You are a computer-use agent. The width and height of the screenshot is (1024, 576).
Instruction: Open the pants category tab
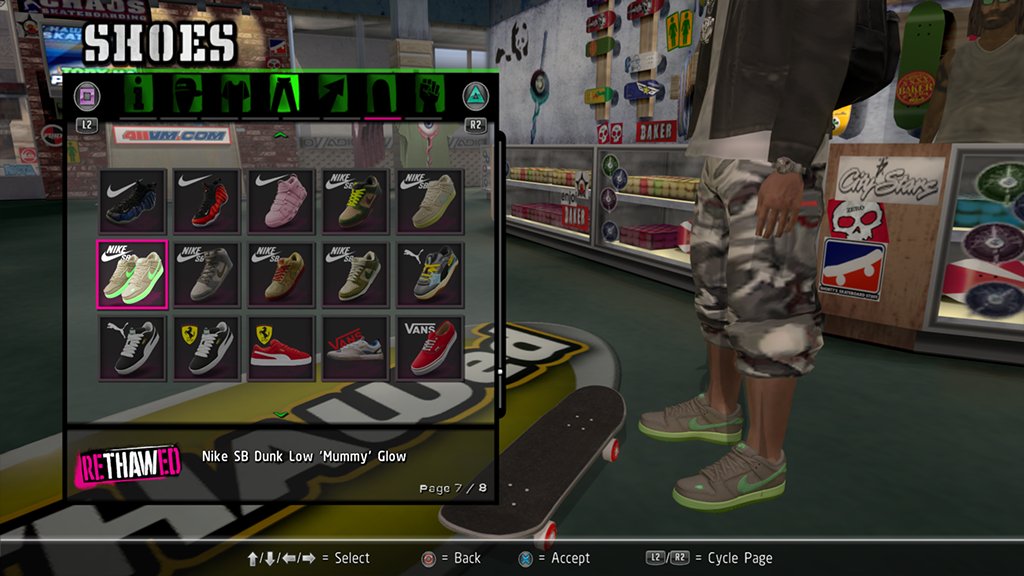pyautogui.click(x=285, y=95)
